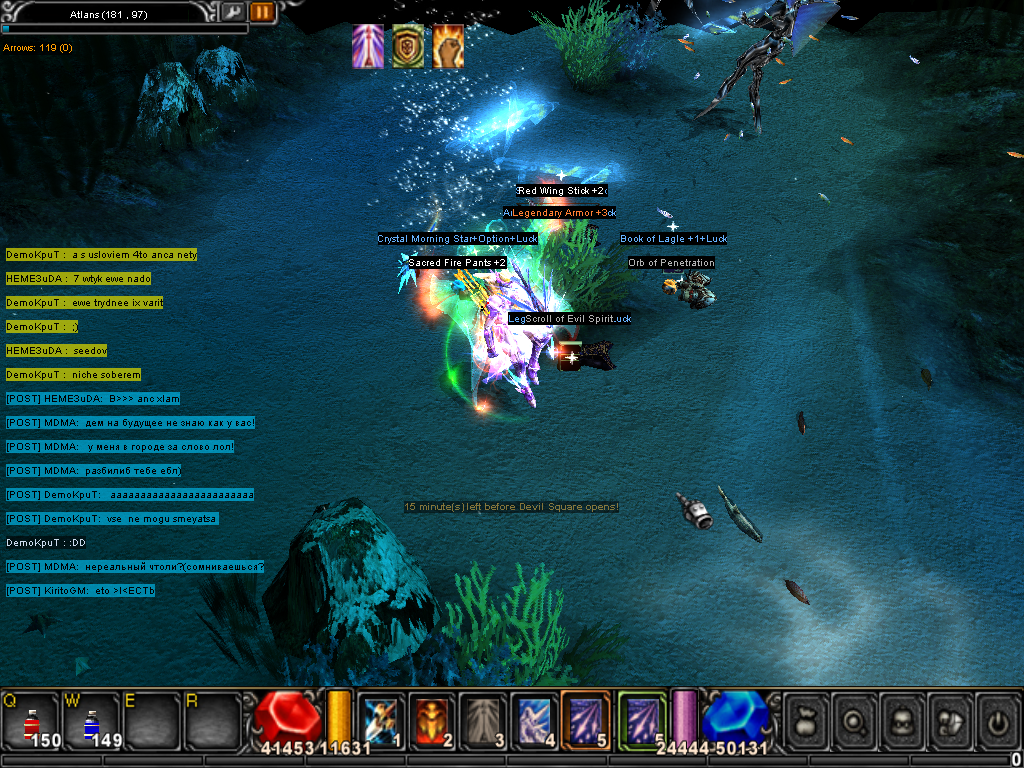The height and width of the screenshot is (768, 1024).
Task: Pick up the Sacred Fire Pants label
Action: (456, 263)
